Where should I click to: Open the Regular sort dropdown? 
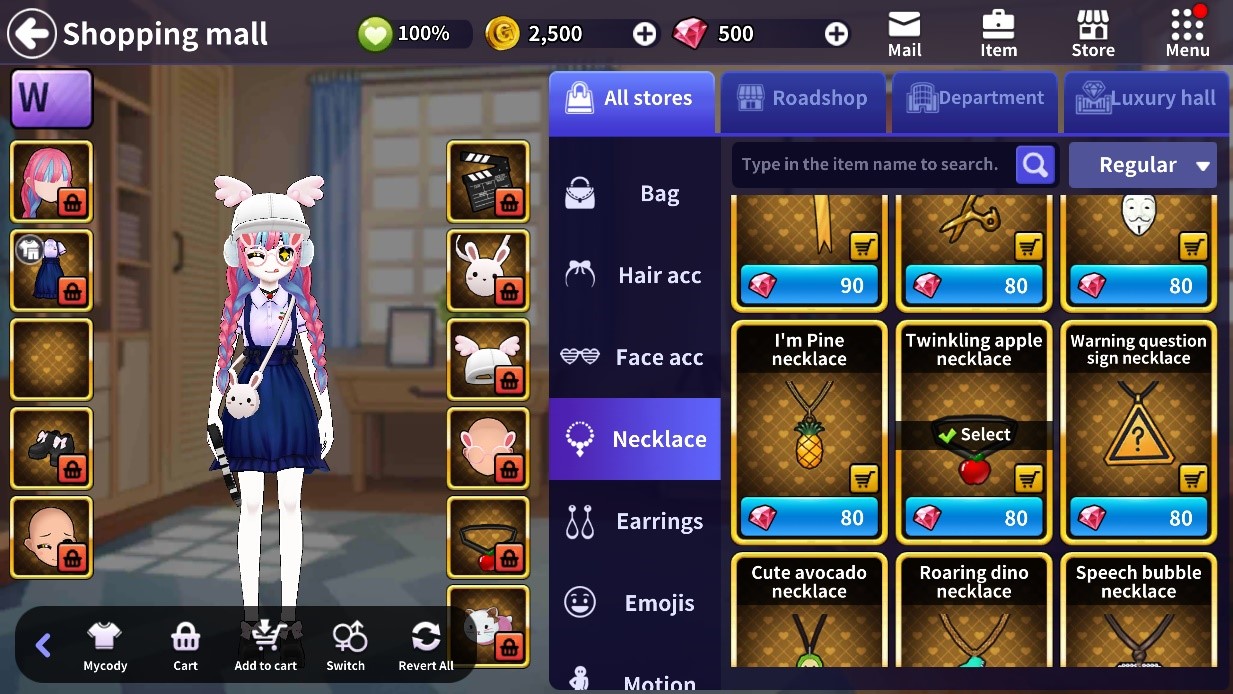1142,165
